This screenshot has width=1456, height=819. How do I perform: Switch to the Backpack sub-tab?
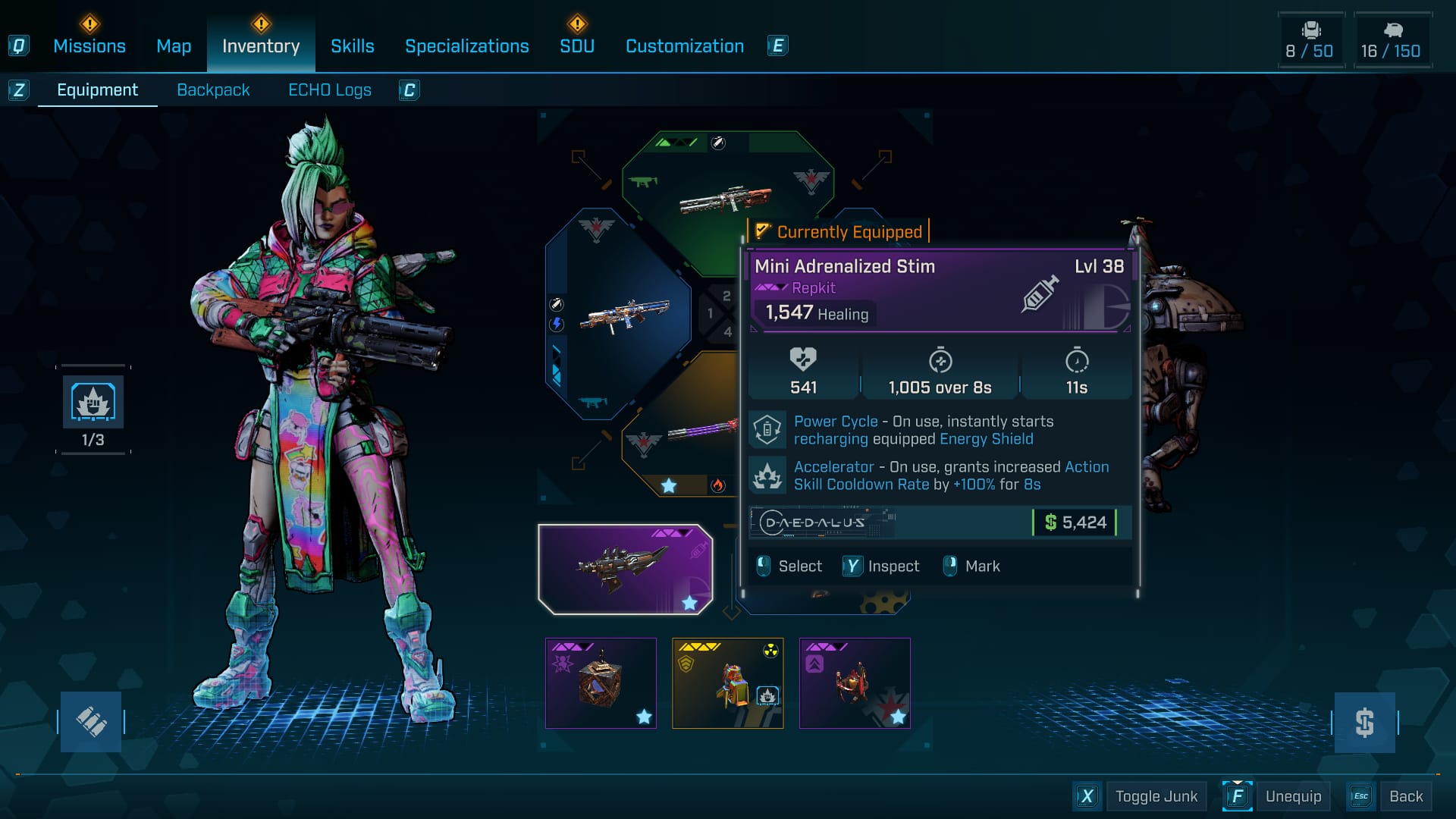(213, 90)
